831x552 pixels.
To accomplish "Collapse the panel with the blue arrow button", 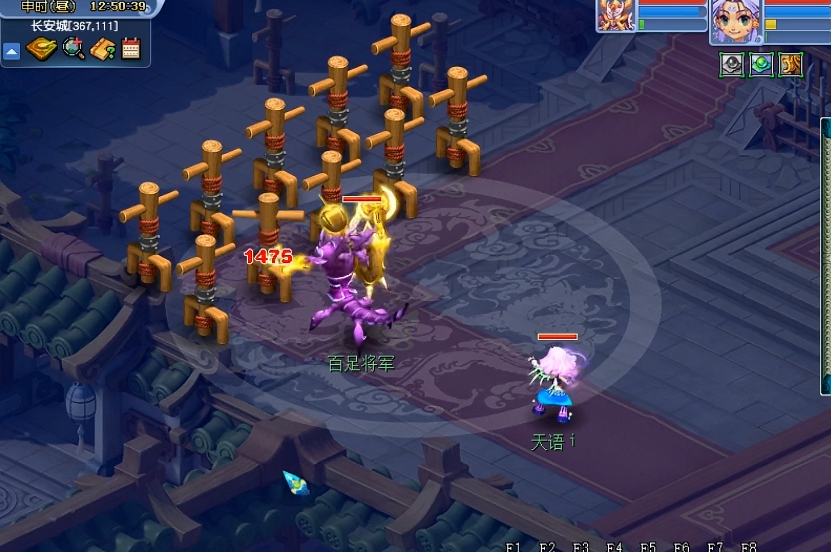I will (12, 50).
